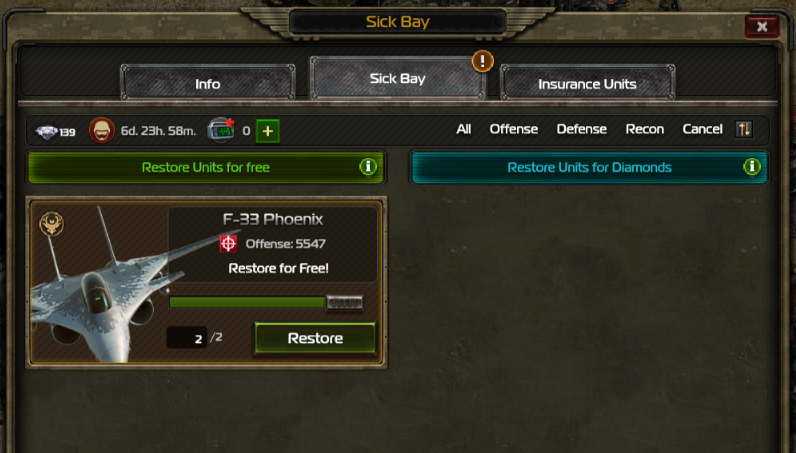Filter units by Defense

point(581,129)
